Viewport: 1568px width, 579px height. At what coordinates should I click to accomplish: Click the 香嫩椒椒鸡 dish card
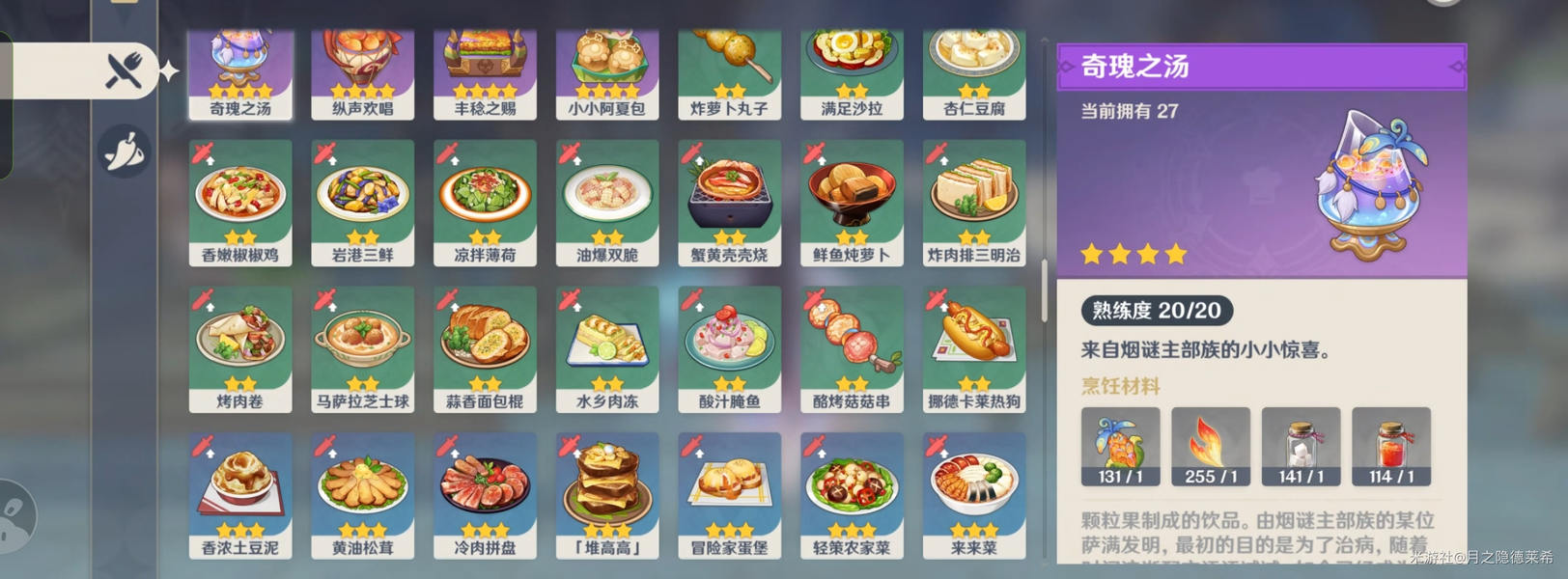click(x=240, y=203)
